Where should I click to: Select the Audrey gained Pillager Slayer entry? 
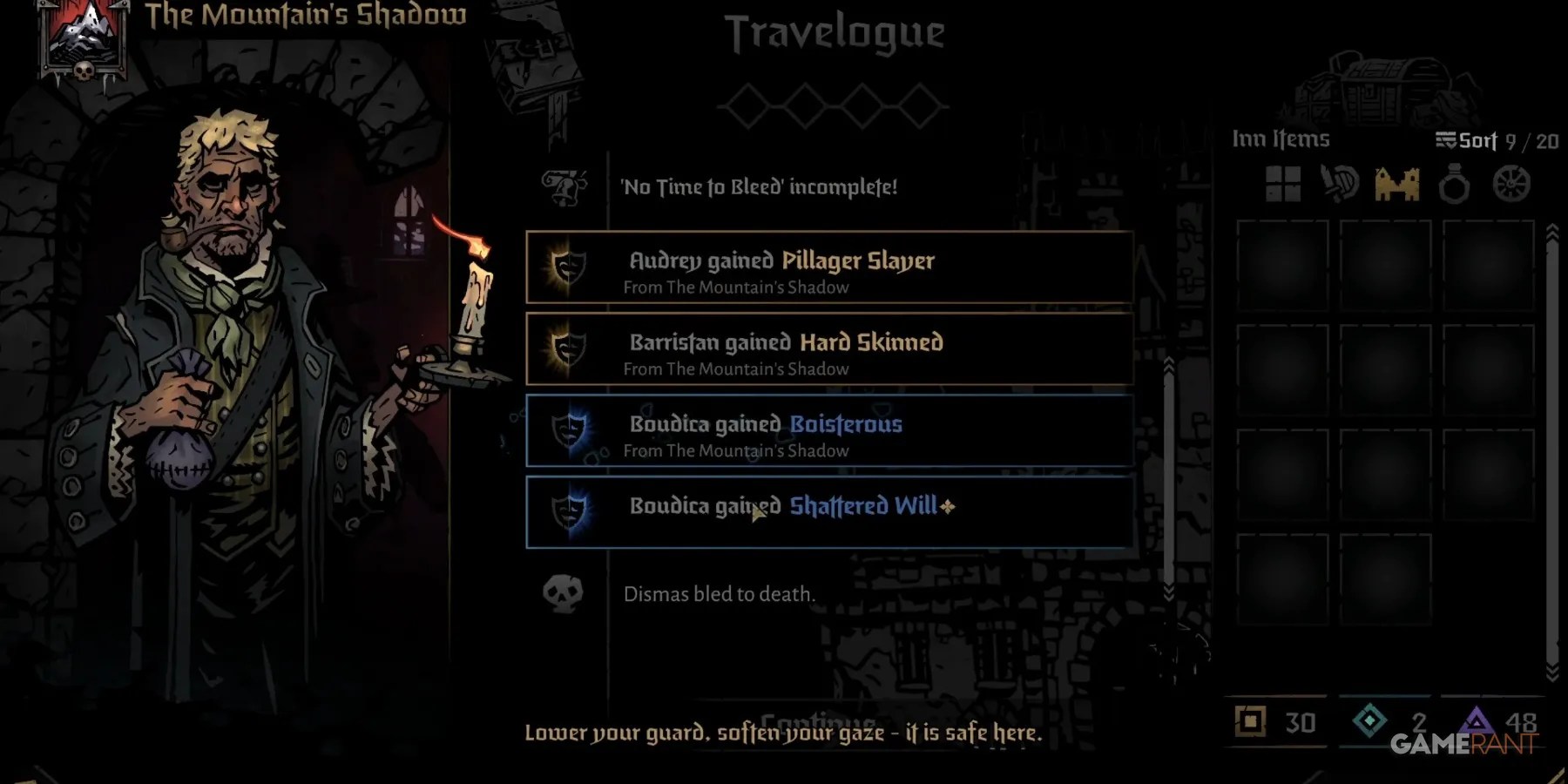pyautogui.click(x=829, y=267)
